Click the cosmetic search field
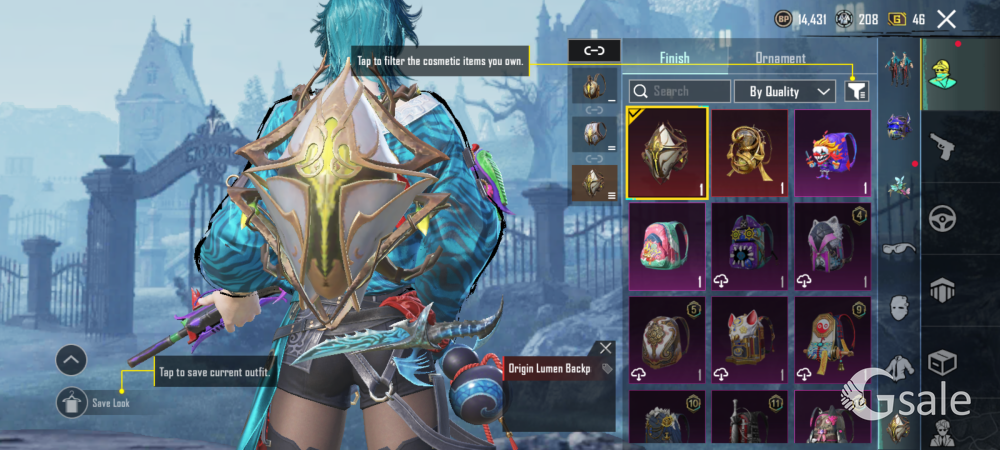Viewport: 1000px width, 450px height. [x=680, y=91]
